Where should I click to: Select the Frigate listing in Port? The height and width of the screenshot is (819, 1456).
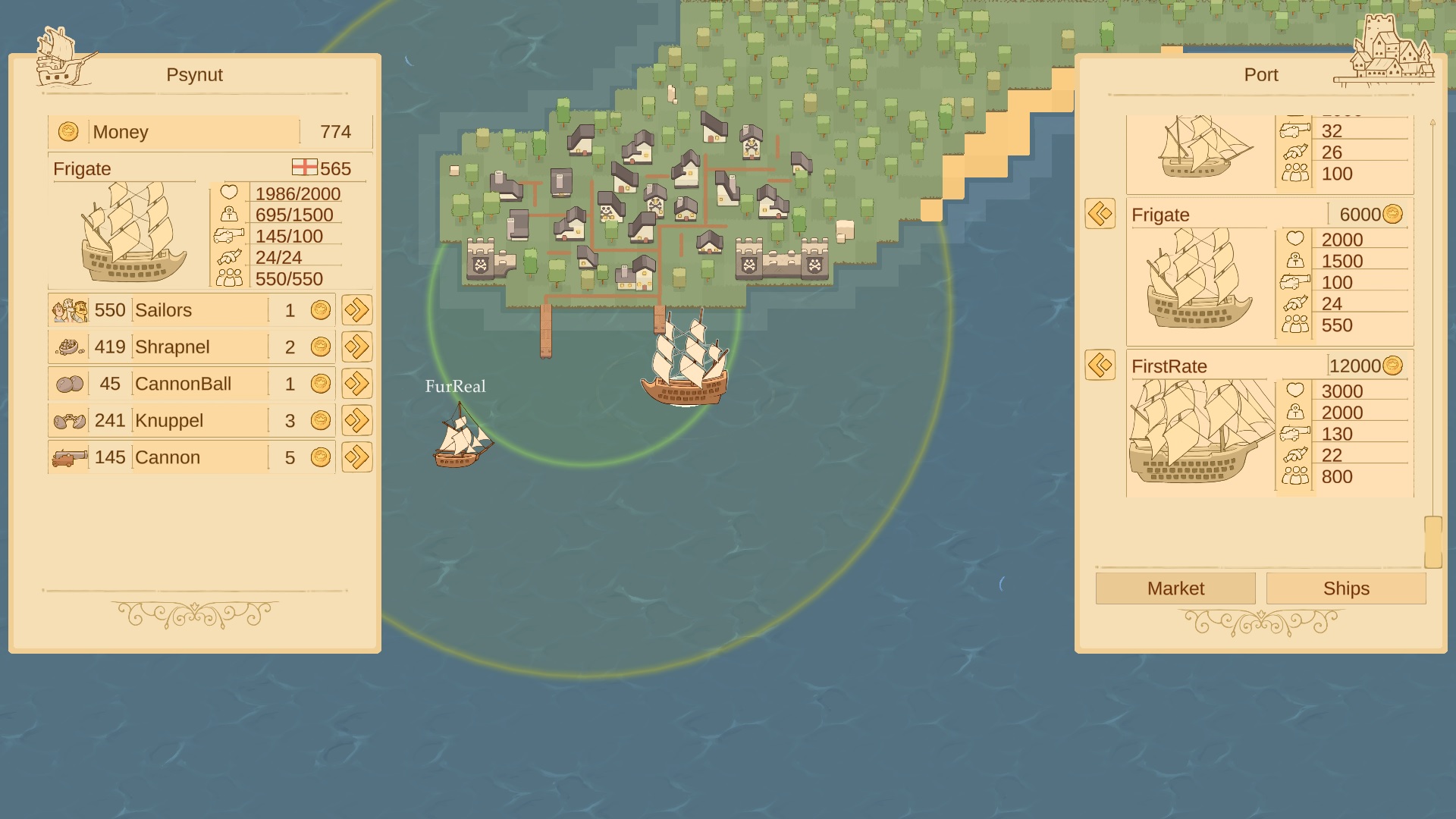[1270, 271]
